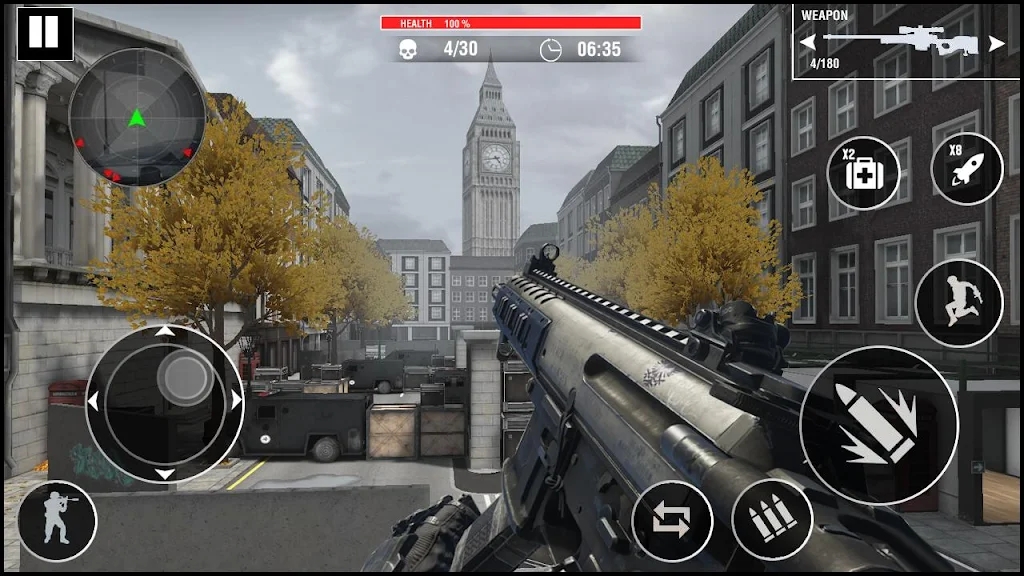Tap the movement joystick's up arrow

point(165,332)
